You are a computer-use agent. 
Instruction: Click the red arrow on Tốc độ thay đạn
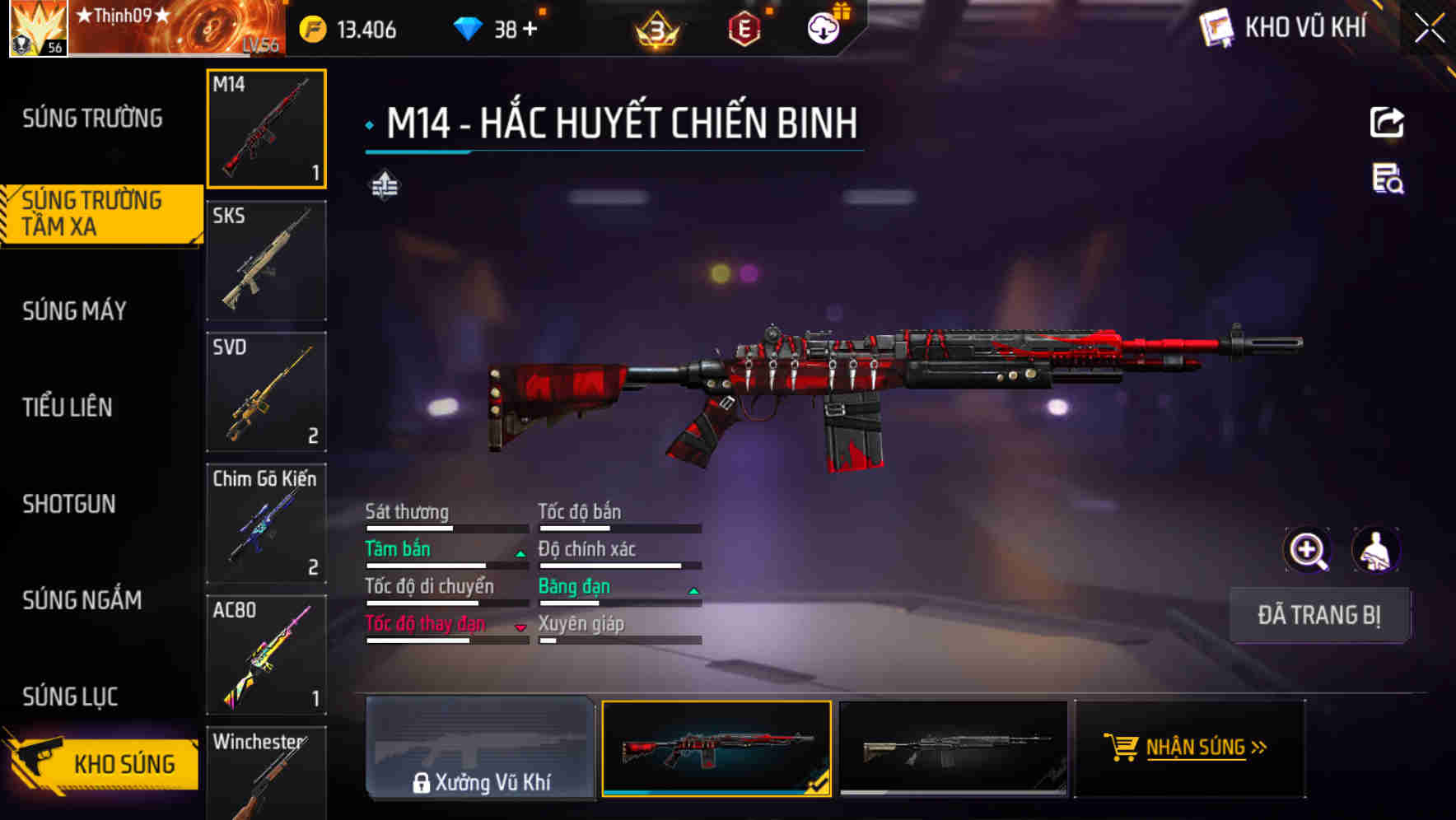pos(519,628)
